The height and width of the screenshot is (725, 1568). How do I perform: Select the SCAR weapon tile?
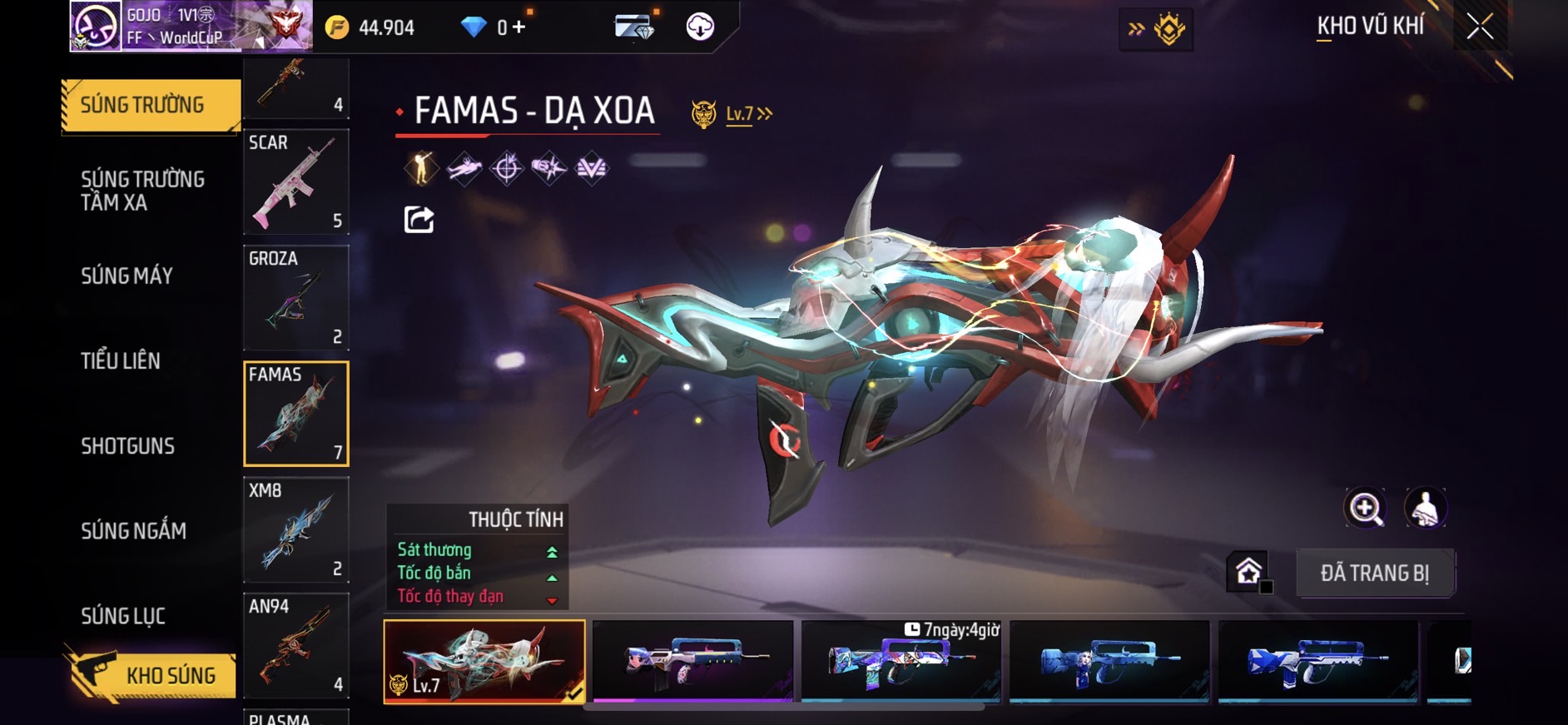pos(295,181)
